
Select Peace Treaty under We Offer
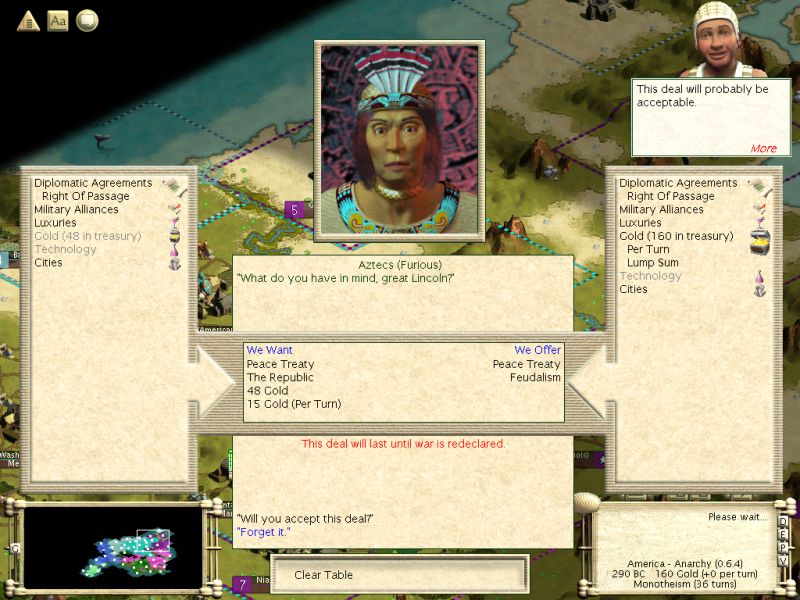pos(526,365)
